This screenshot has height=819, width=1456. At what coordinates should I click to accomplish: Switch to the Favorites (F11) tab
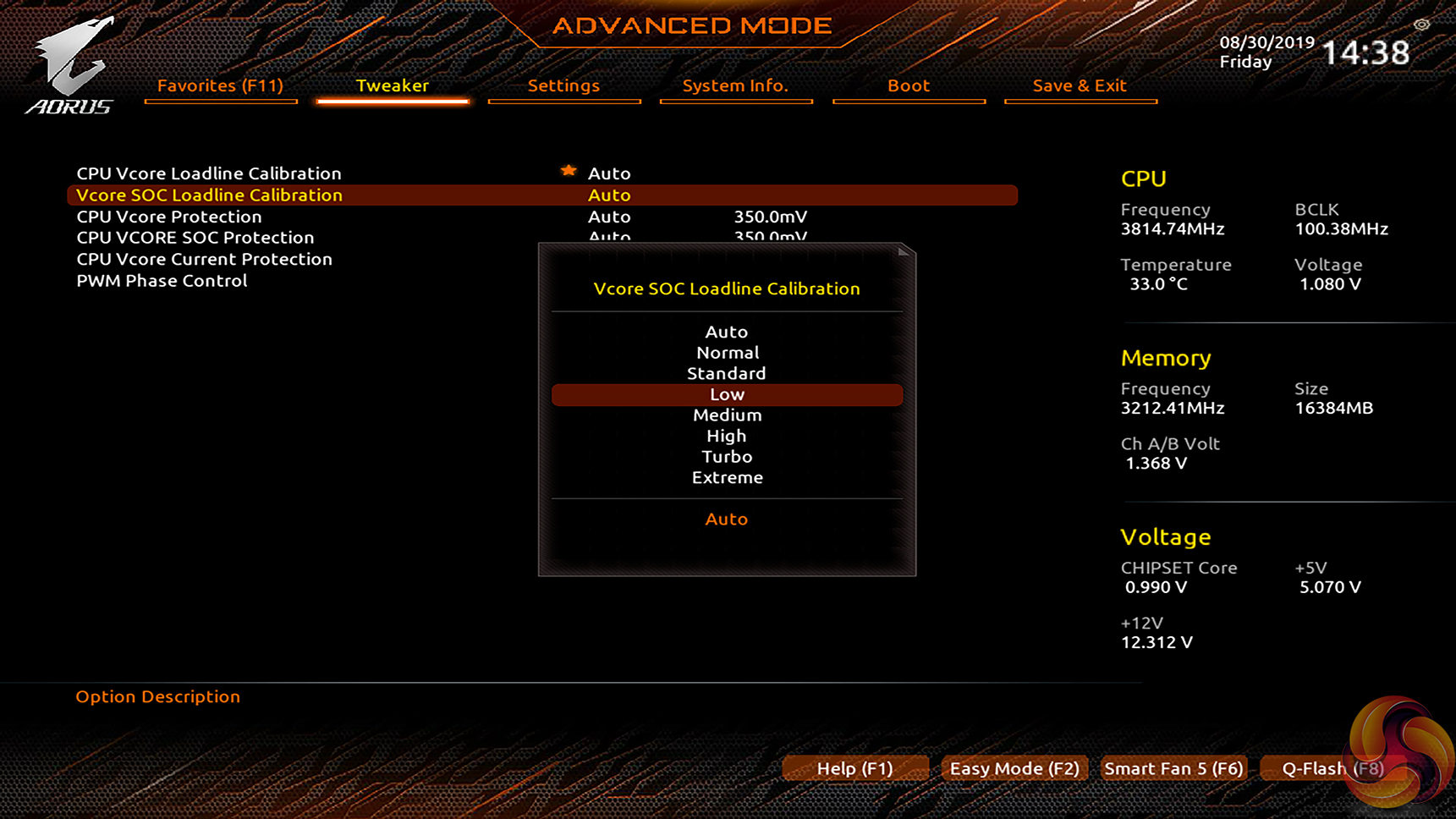tap(220, 85)
